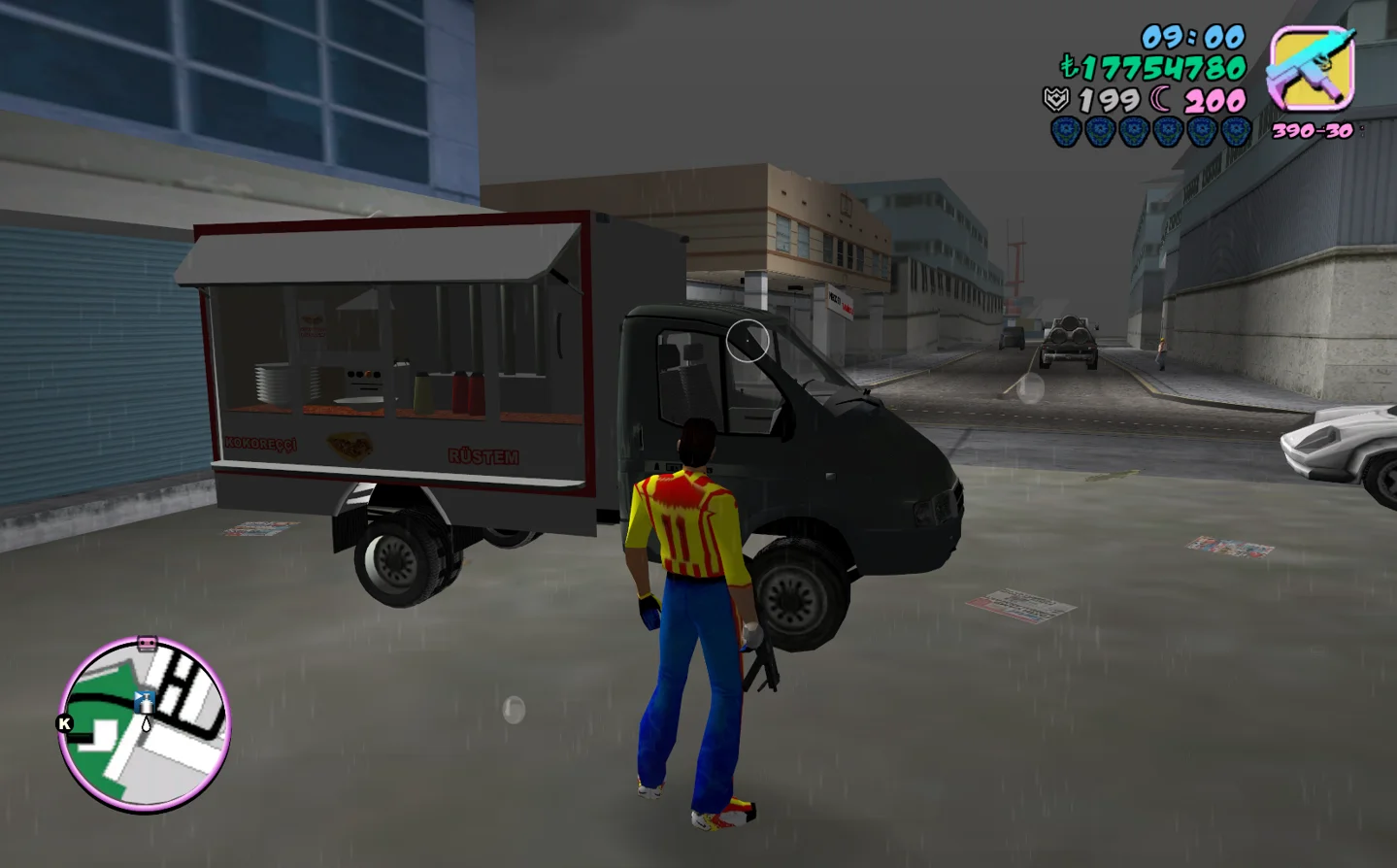This screenshot has width=1397, height=868.
Task: Click the black K blip on the radar edge
Action: [x=64, y=723]
